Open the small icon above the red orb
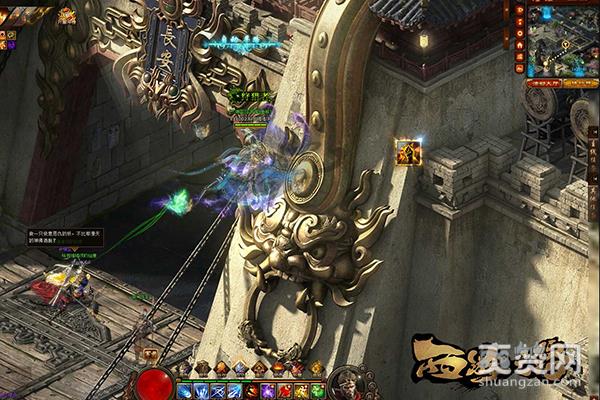Image resolution: width=600 pixels, height=400 pixels. [150, 353]
